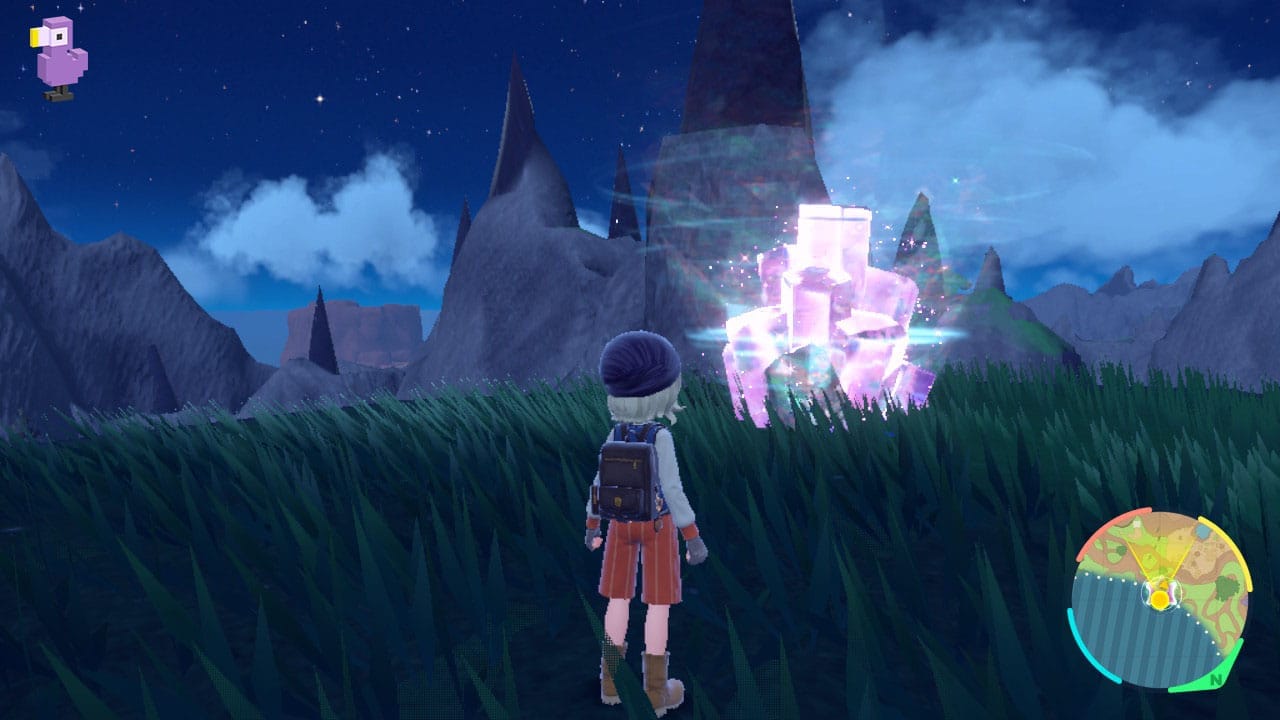Click the green compass N indicator on the minimap
This screenshot has height=720, width=1280.
coord(1216,680)
